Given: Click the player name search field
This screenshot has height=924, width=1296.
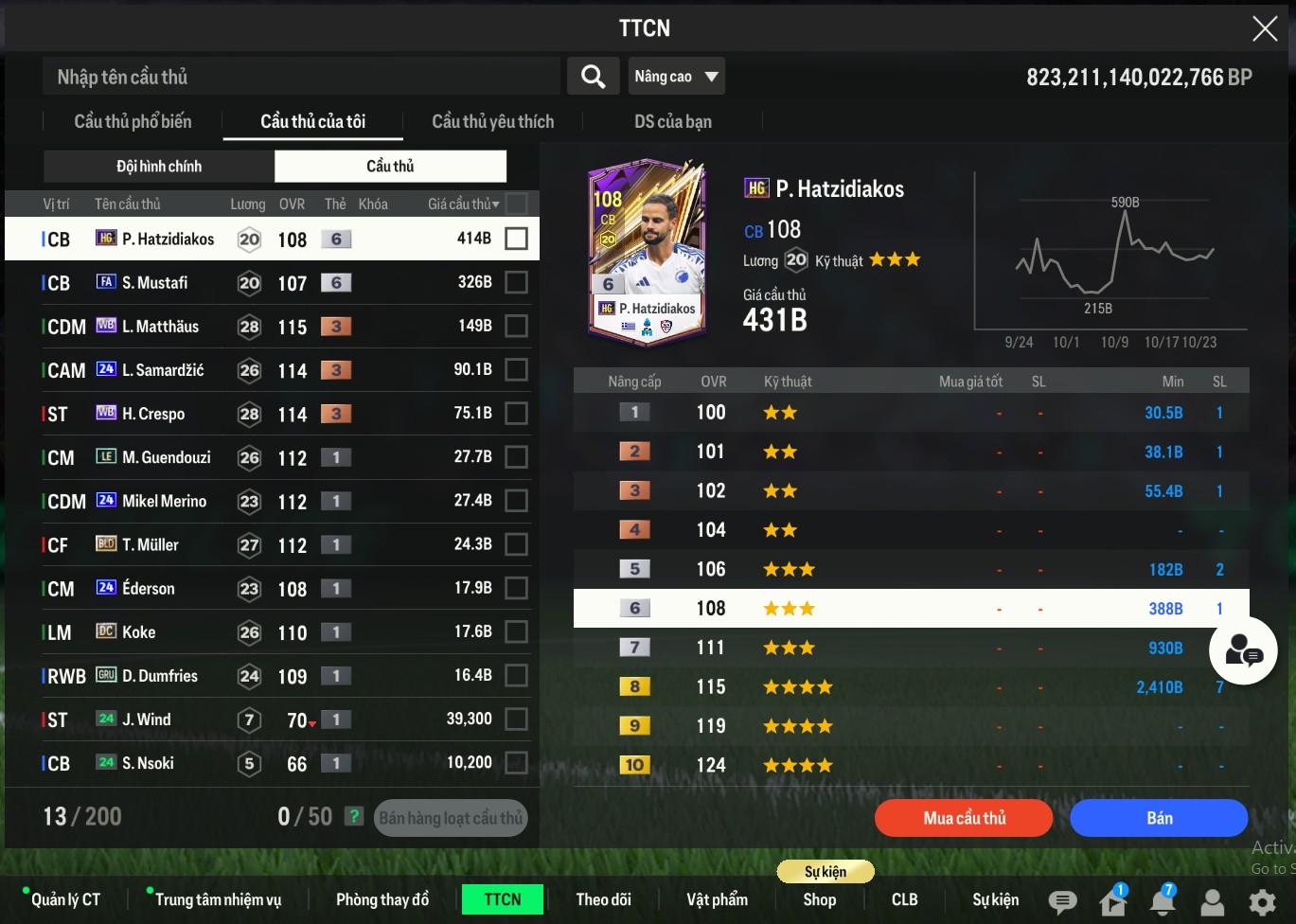Looking at the screenshot, I should [x=301, y=77].
